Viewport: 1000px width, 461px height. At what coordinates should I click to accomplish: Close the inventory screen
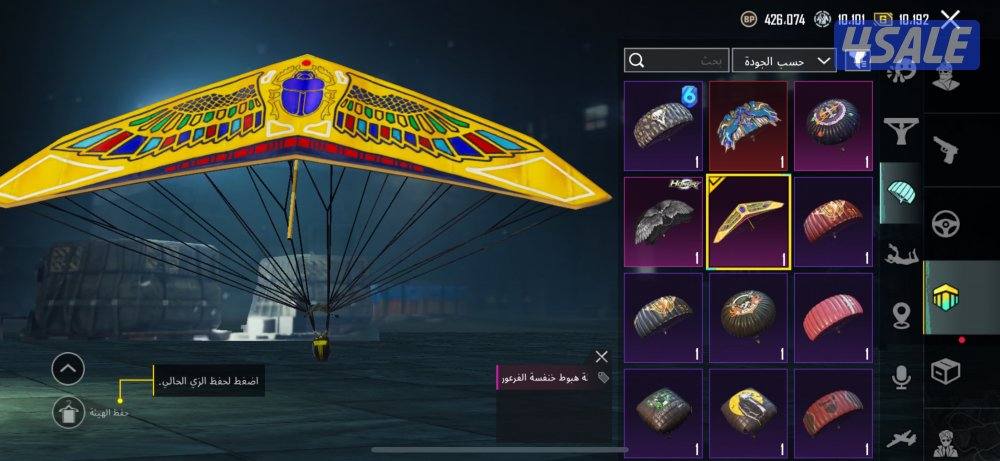(950, 18)
